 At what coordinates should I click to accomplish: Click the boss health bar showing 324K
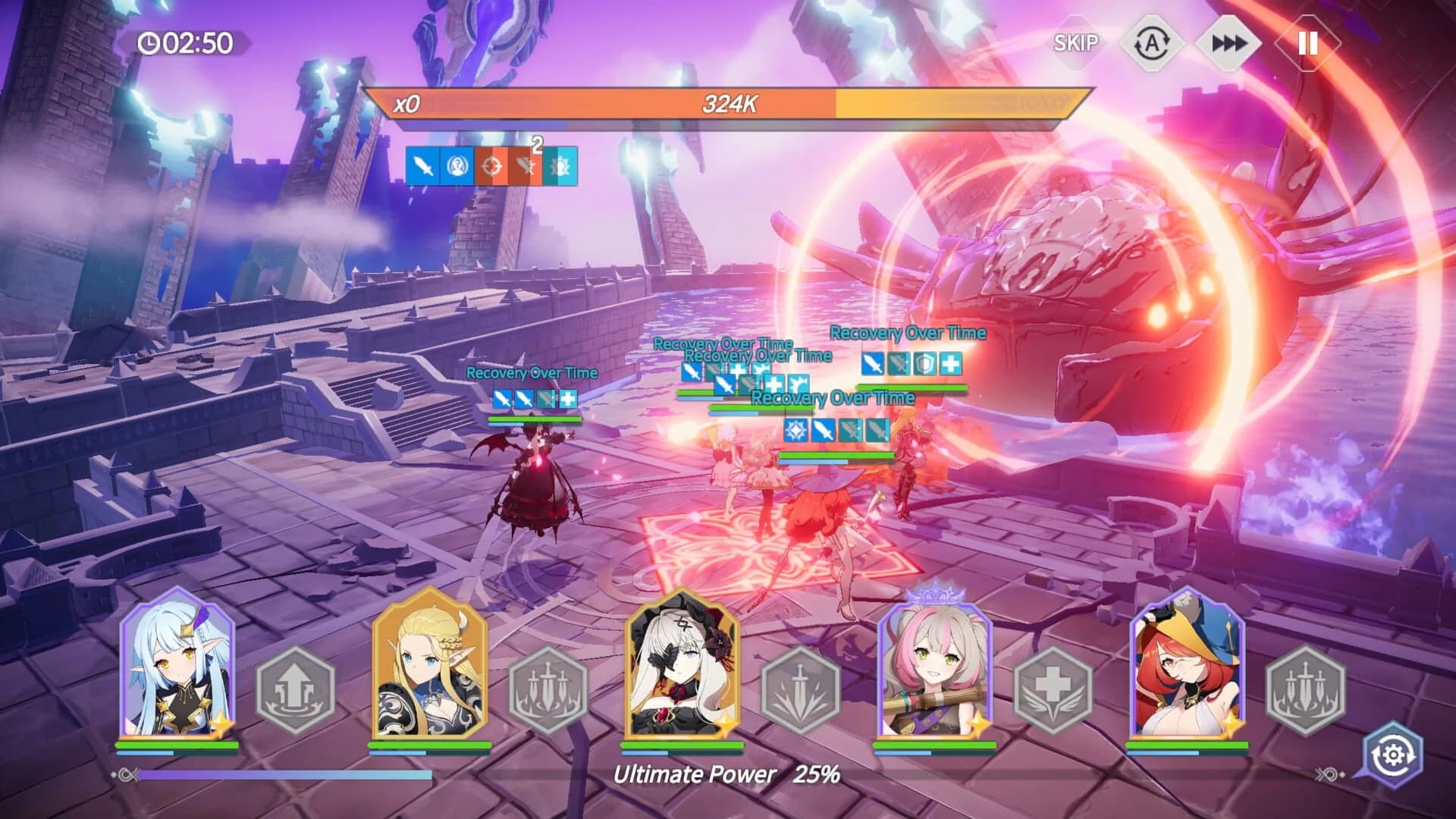728,106
